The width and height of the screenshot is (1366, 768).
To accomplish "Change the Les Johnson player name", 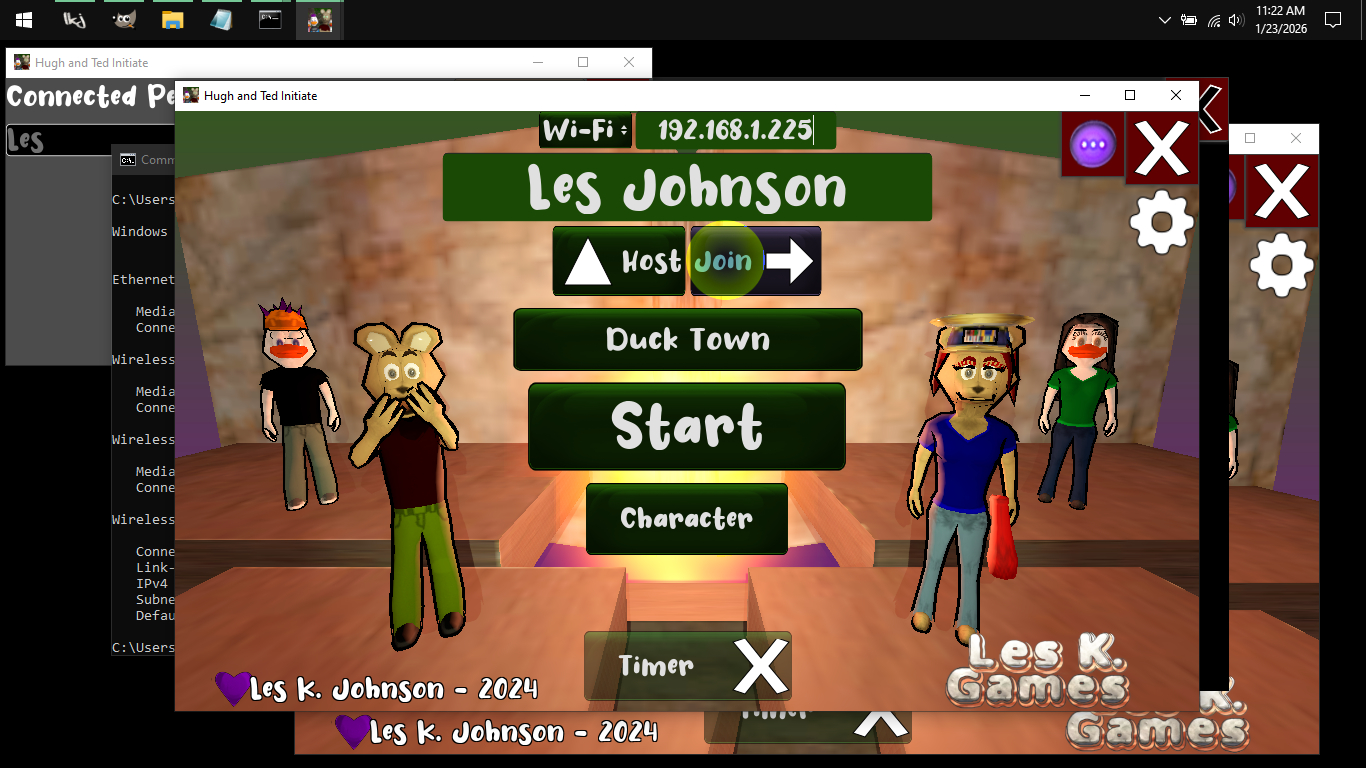I will [x=687, y=188].
